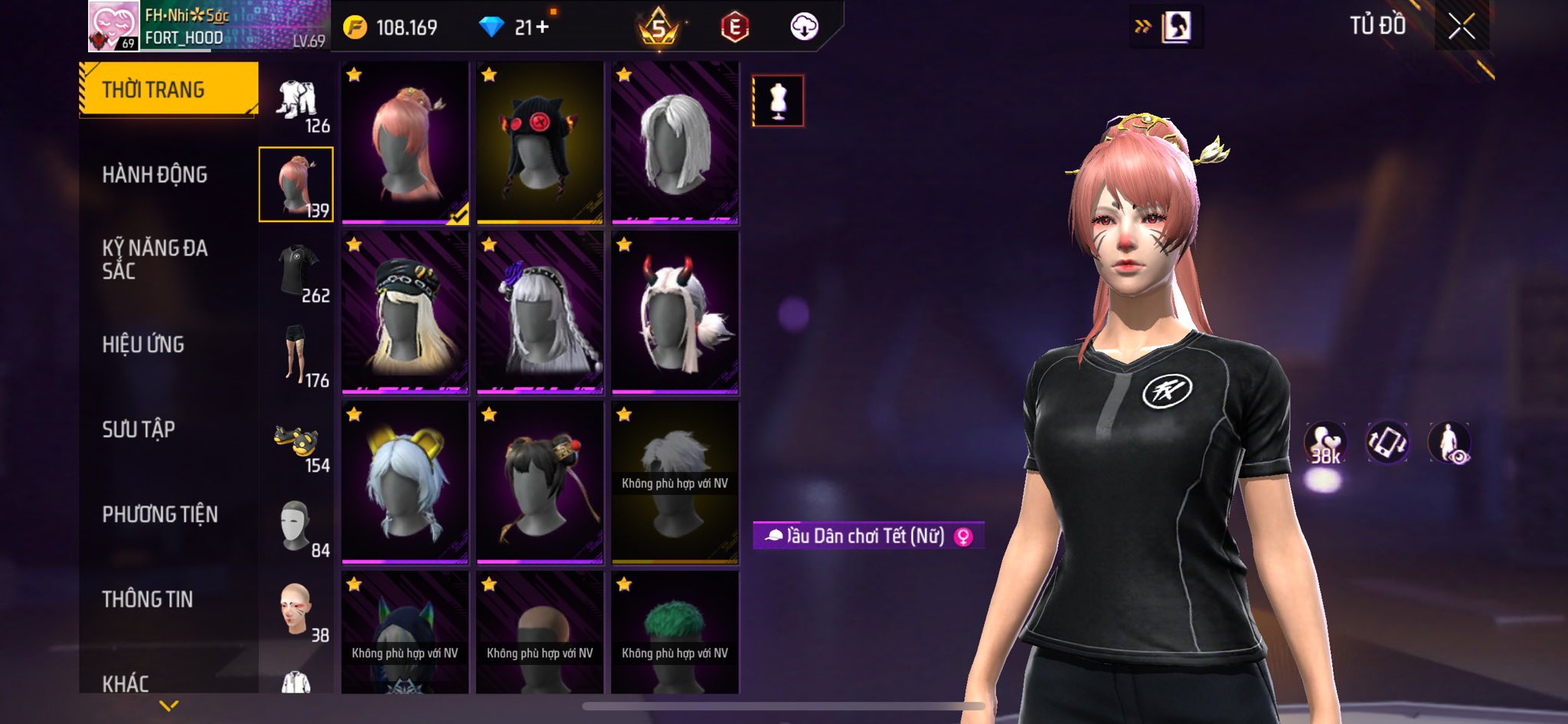The height and width of the screenshot is (724, 1568).
Task: Close the wardrobe screen with the X
Action: coord(1461,28)
